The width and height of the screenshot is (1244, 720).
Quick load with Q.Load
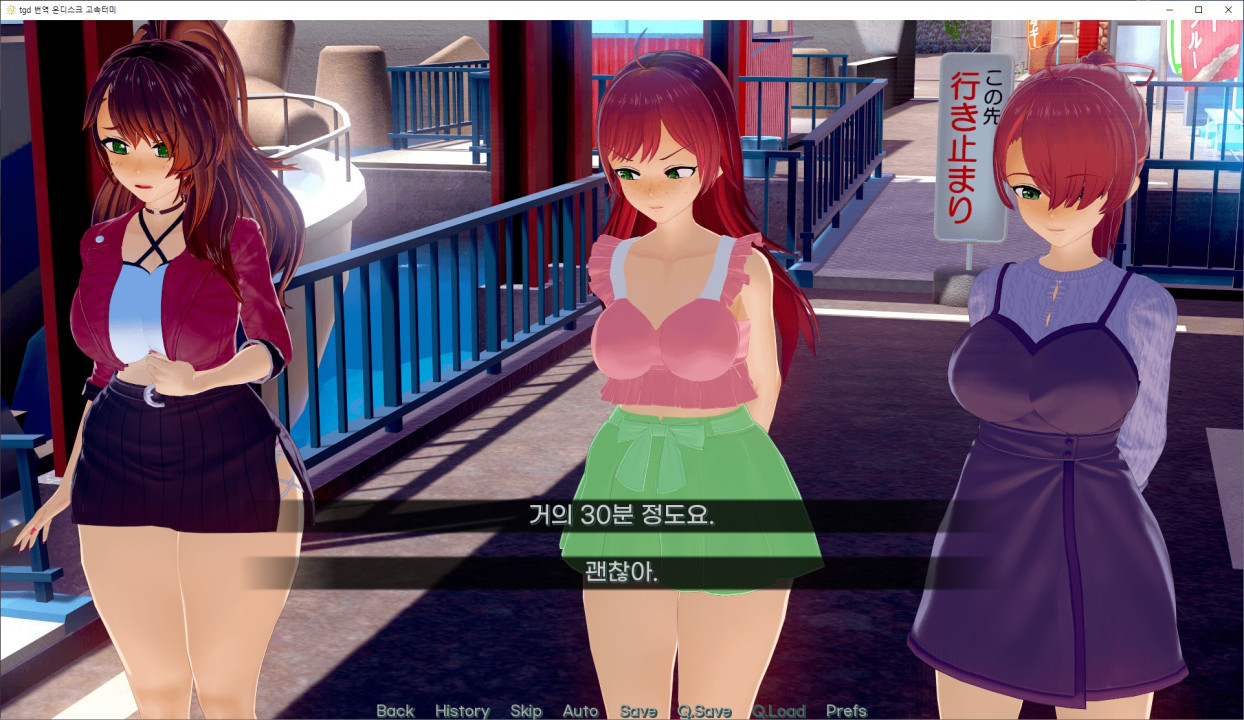point(779,711)
